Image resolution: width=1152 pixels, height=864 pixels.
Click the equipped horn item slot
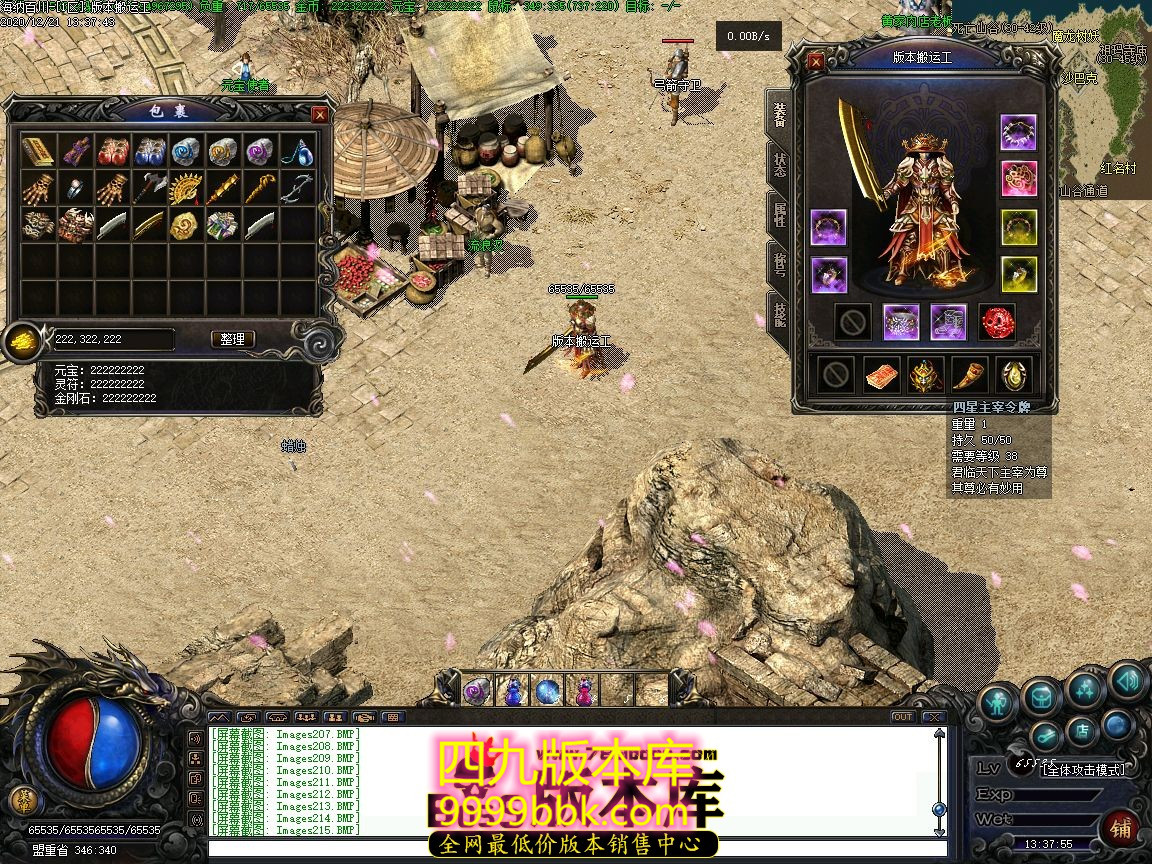click(x=970, y=375)
